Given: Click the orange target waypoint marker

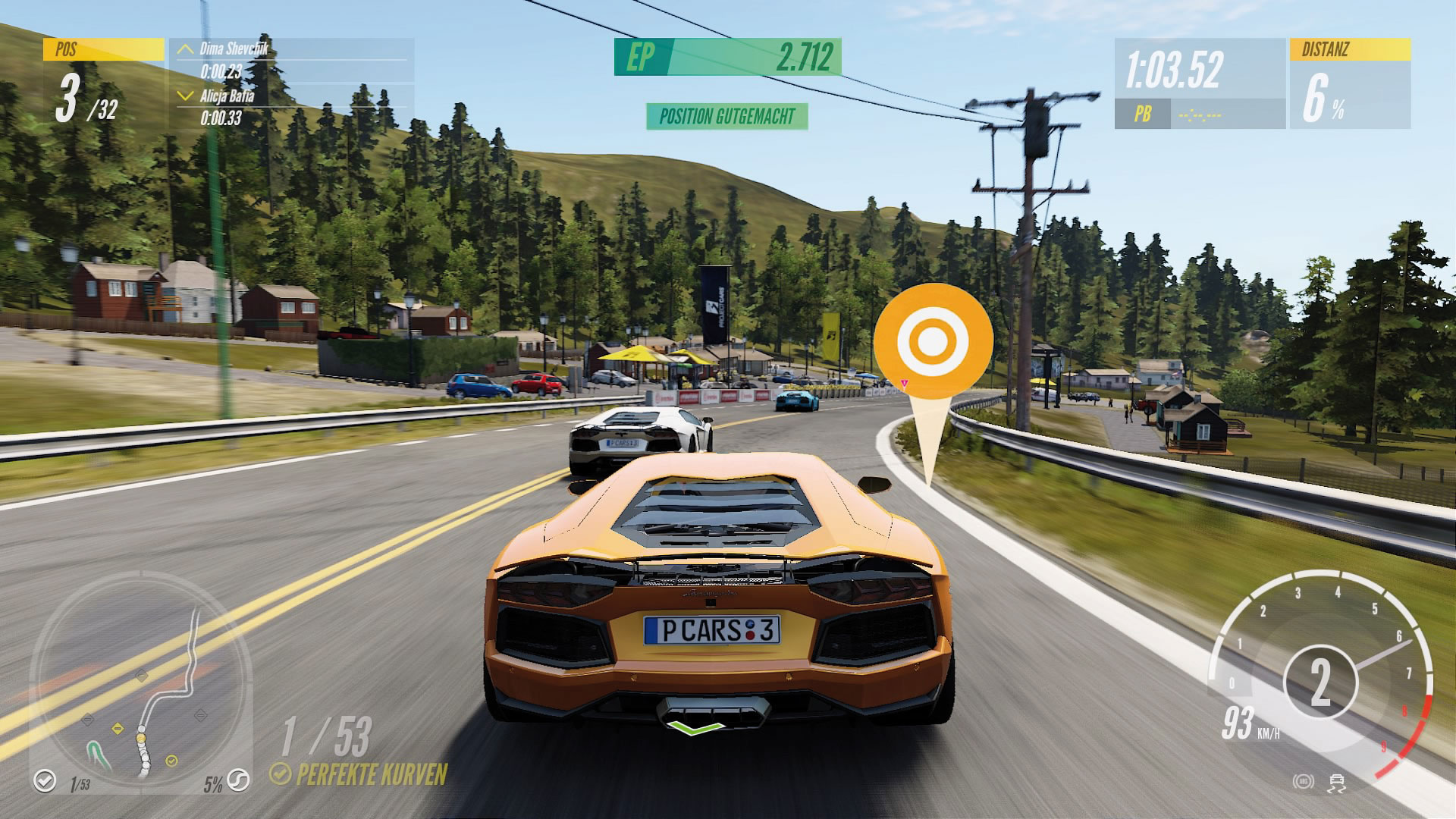Looking at the screenshot, I should (933, 342).
